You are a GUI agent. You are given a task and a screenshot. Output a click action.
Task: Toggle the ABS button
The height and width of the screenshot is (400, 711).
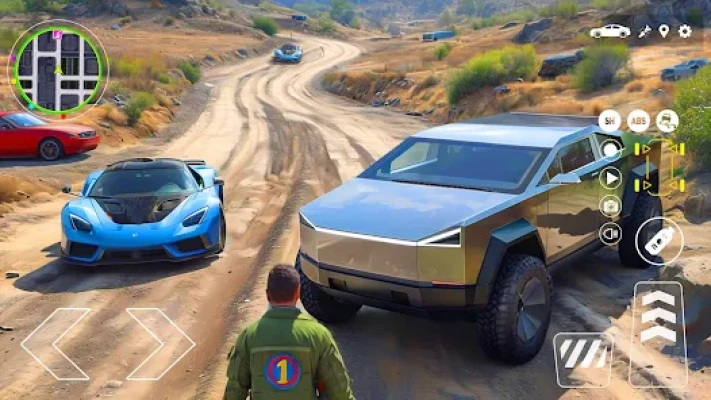pos(638,121)
